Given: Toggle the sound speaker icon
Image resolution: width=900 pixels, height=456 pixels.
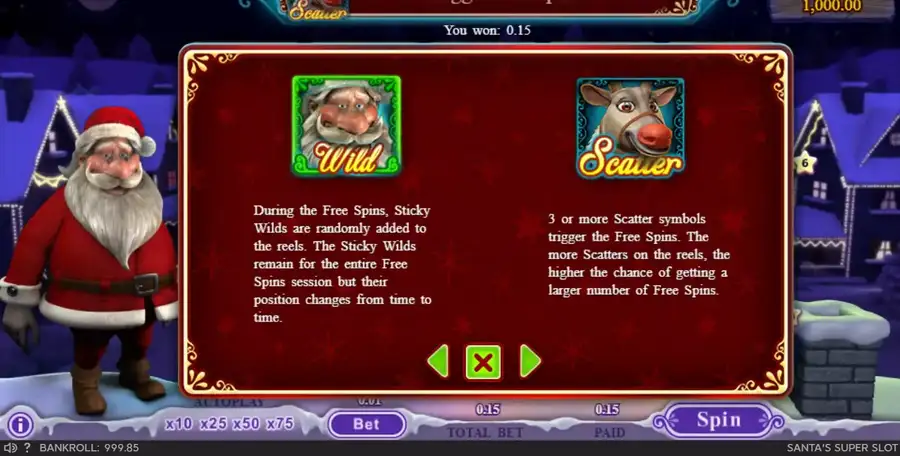Looking at the screenshot, I should click(10, 448).
